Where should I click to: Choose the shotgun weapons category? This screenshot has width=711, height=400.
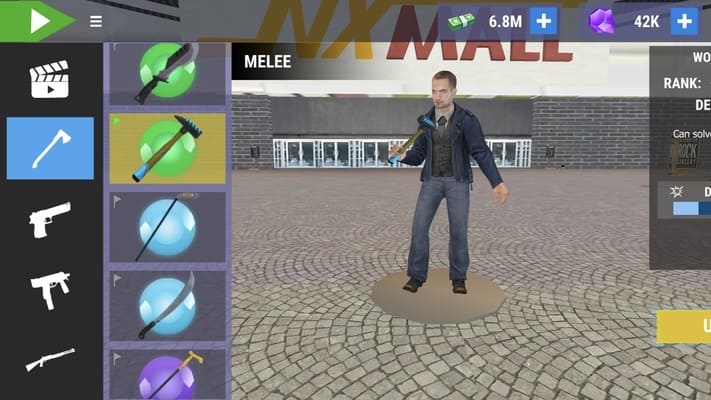[50, 358]
